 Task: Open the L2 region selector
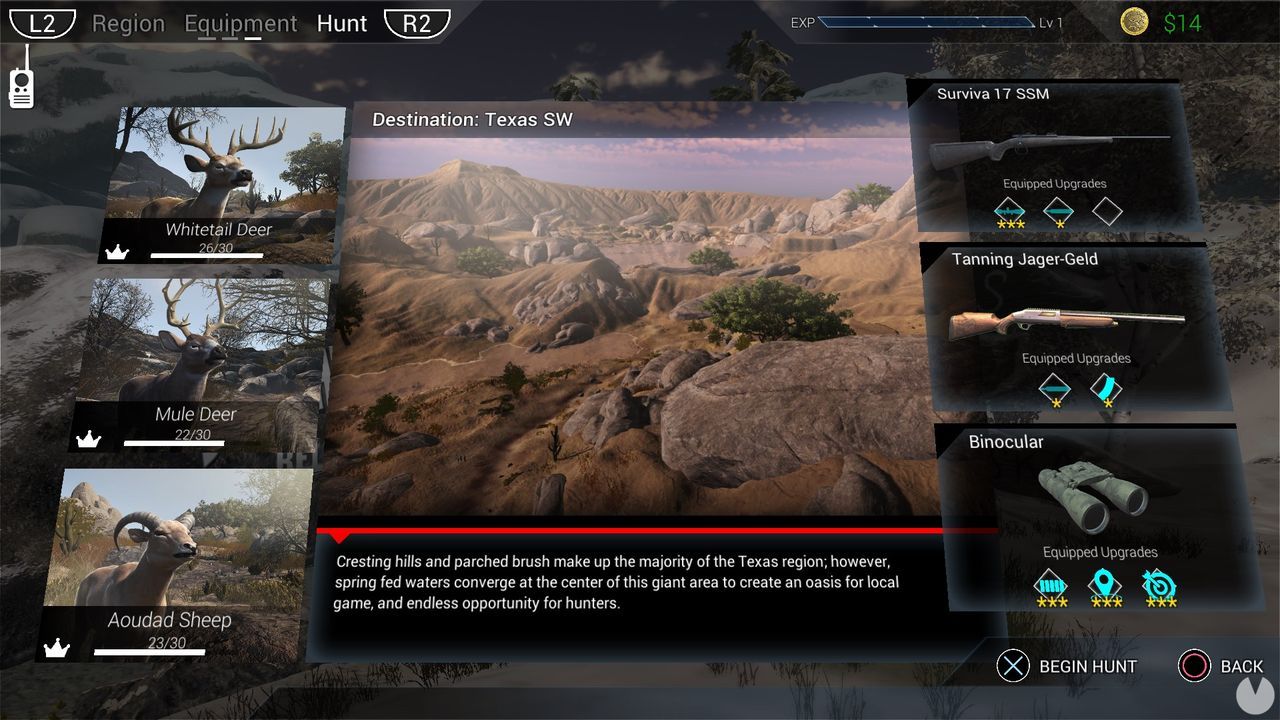pyautogui.click(x=42, y=22)
